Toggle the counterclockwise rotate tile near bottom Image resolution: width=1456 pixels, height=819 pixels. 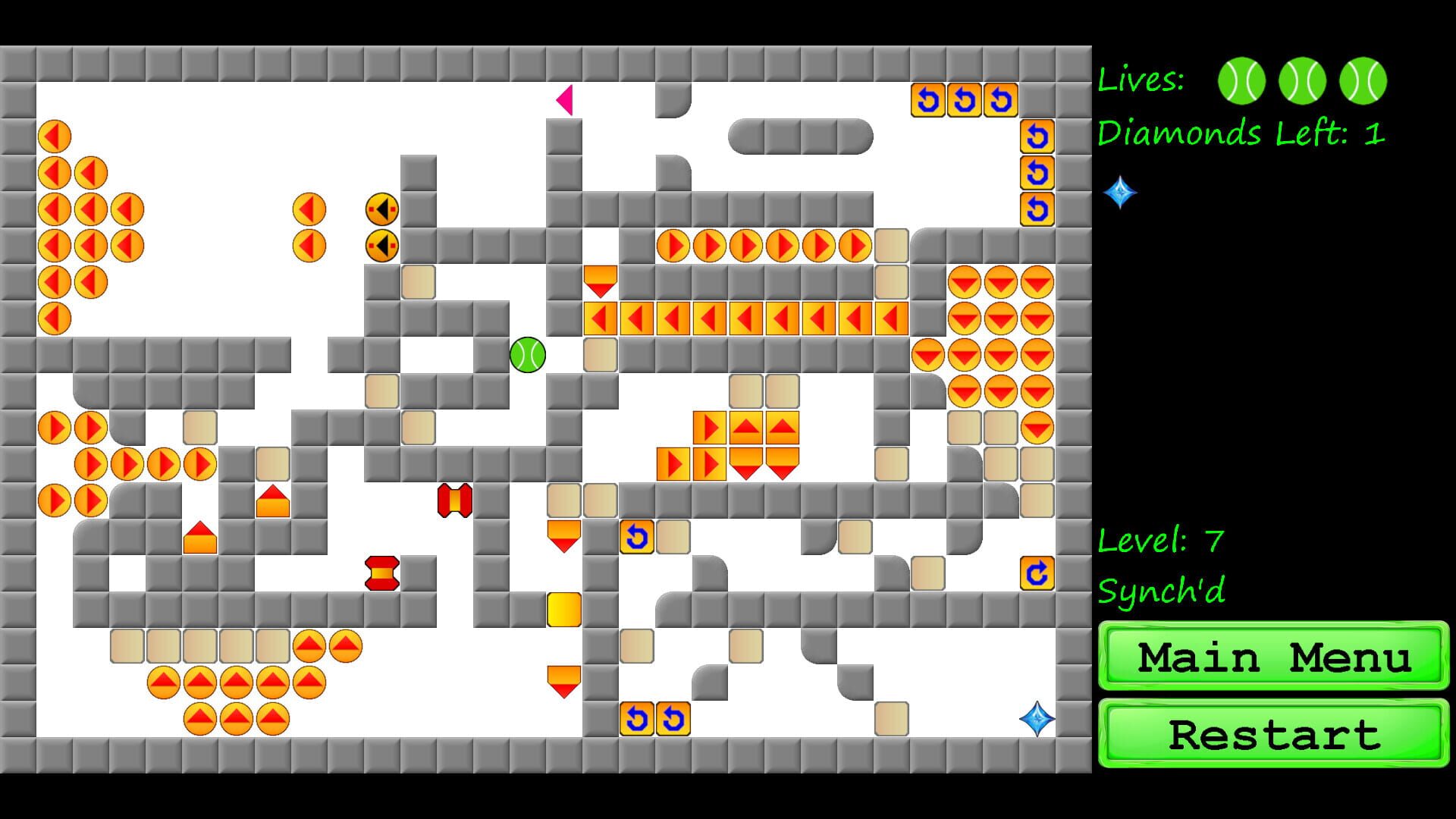tap(637, 717)
